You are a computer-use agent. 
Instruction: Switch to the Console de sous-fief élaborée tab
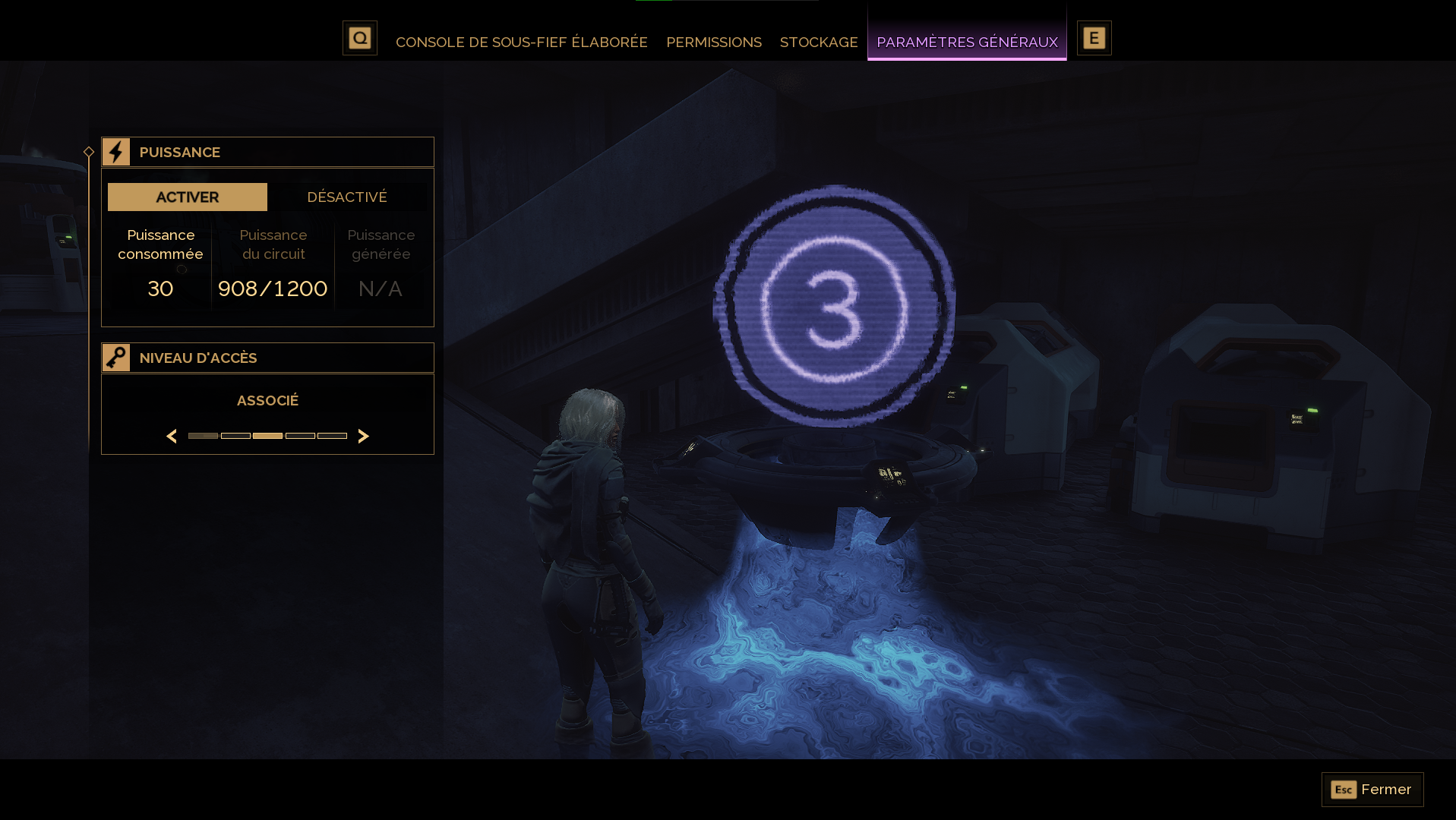[521, 42]
